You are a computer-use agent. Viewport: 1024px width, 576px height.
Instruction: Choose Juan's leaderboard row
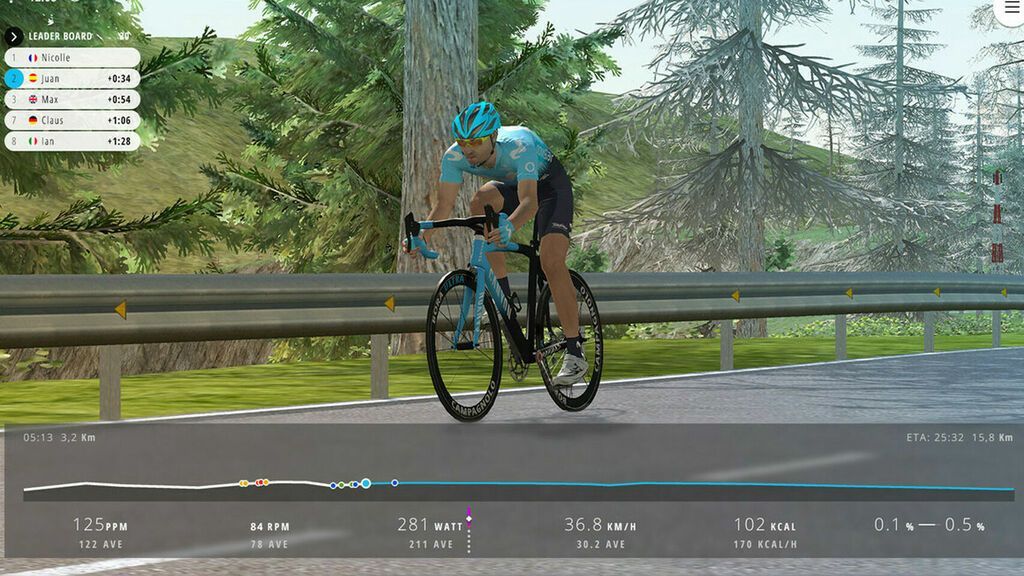coord(72,78)
